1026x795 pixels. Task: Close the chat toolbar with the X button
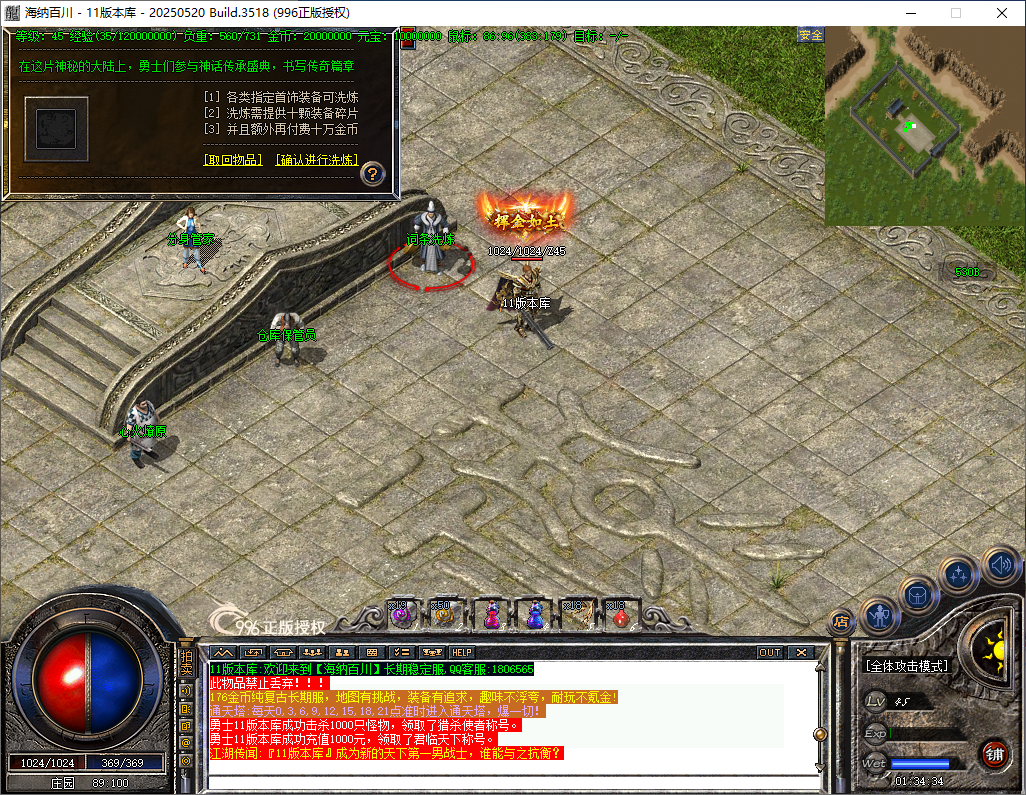click(x=801, y=652)
